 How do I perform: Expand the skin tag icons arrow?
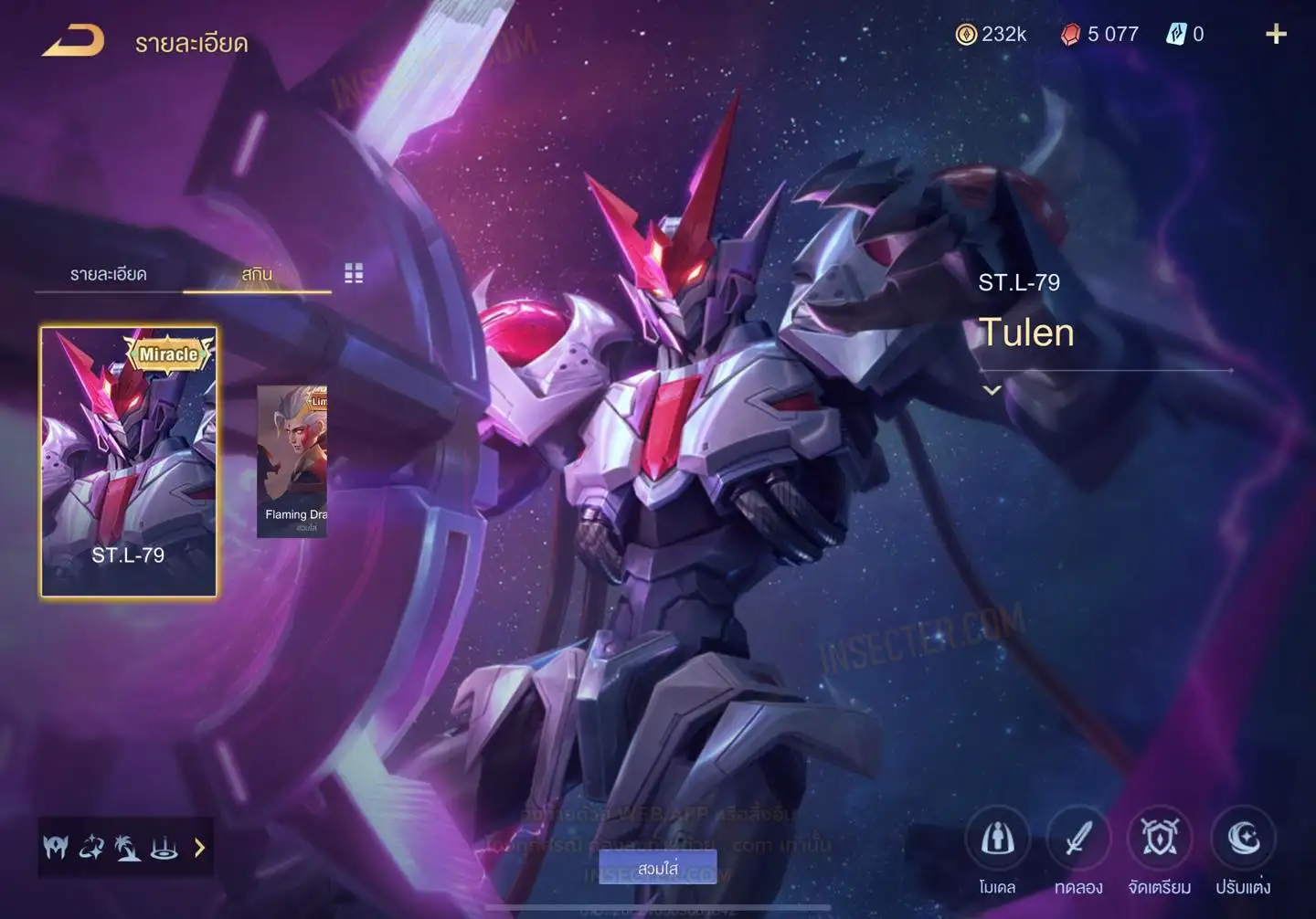click(199, 848)
